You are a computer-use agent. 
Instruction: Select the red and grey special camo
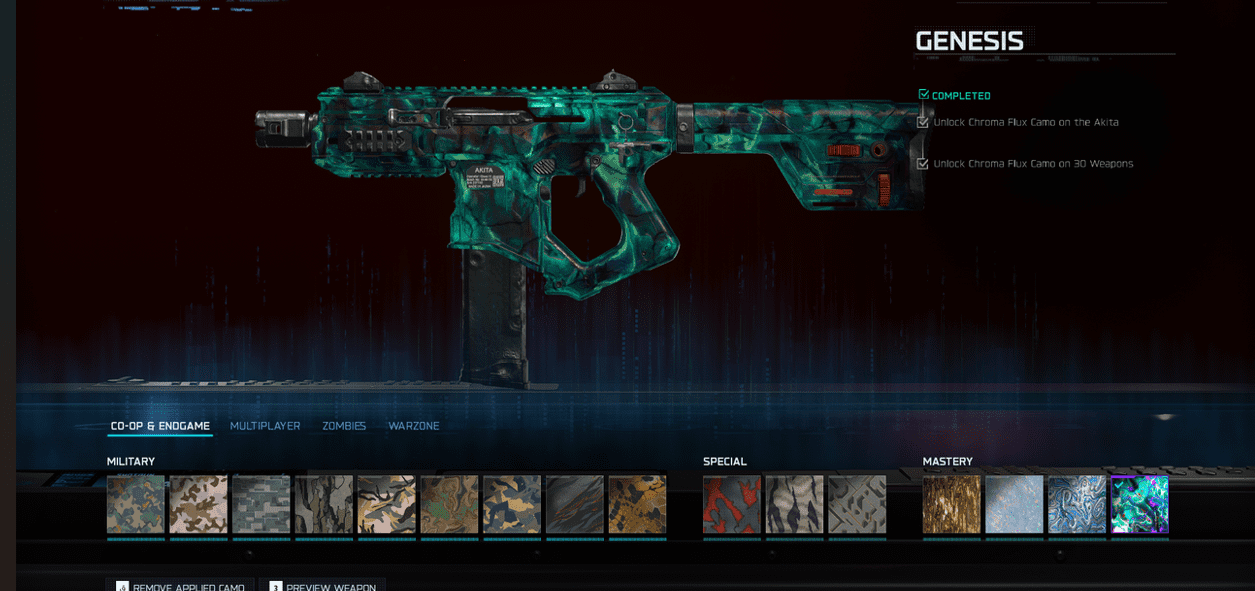[x=732, y=504]
